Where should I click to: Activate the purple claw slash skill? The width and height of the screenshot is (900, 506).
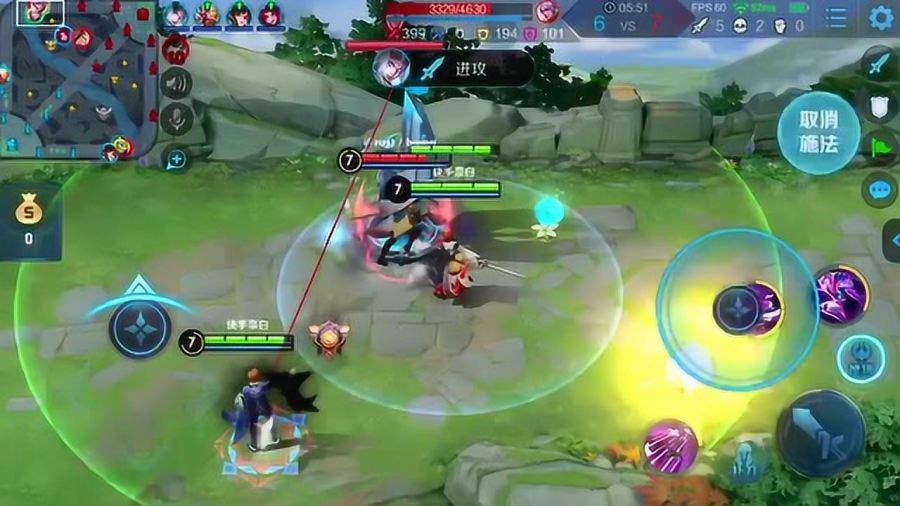pos(670,446)
